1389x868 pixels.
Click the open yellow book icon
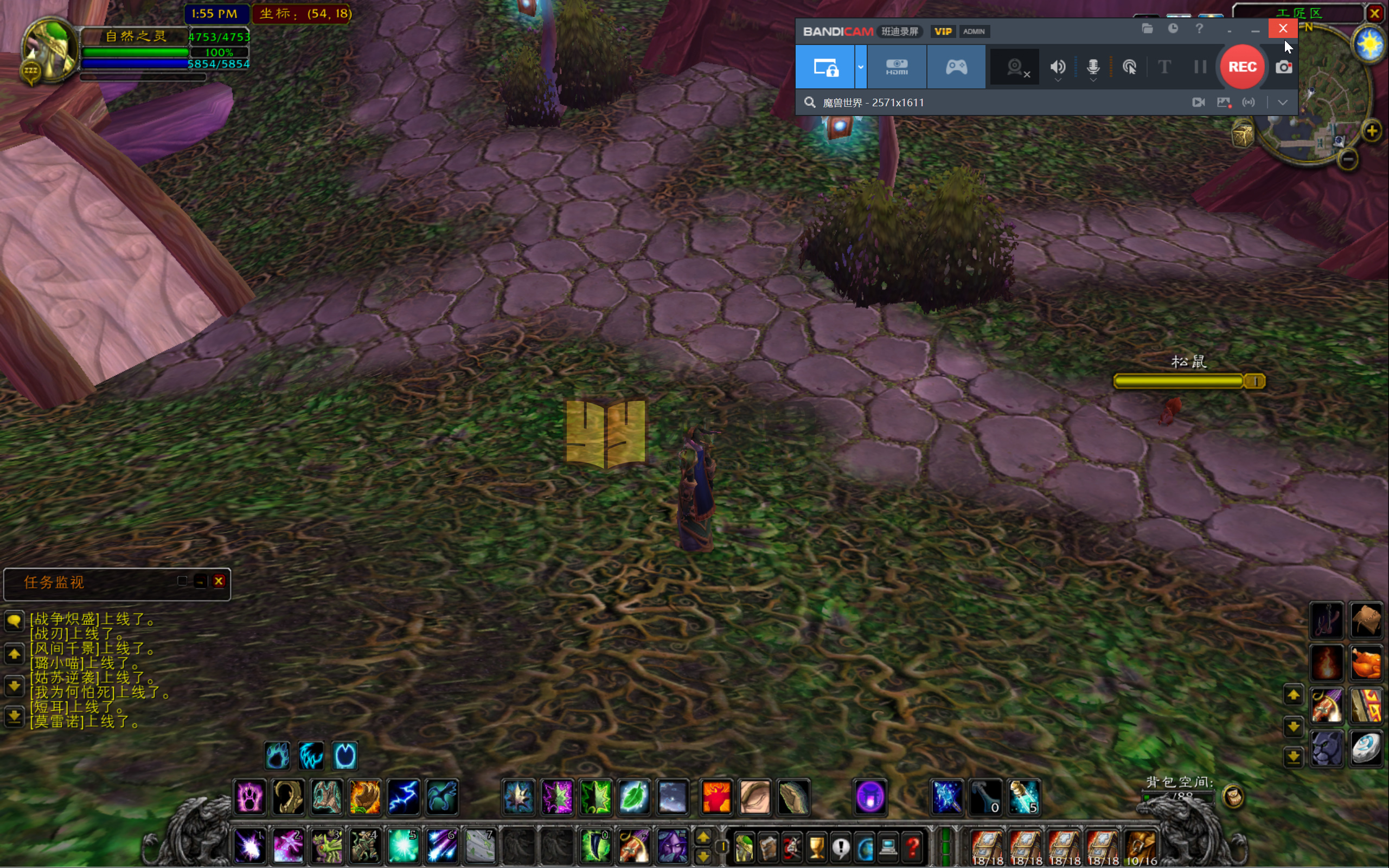[605, 433]
